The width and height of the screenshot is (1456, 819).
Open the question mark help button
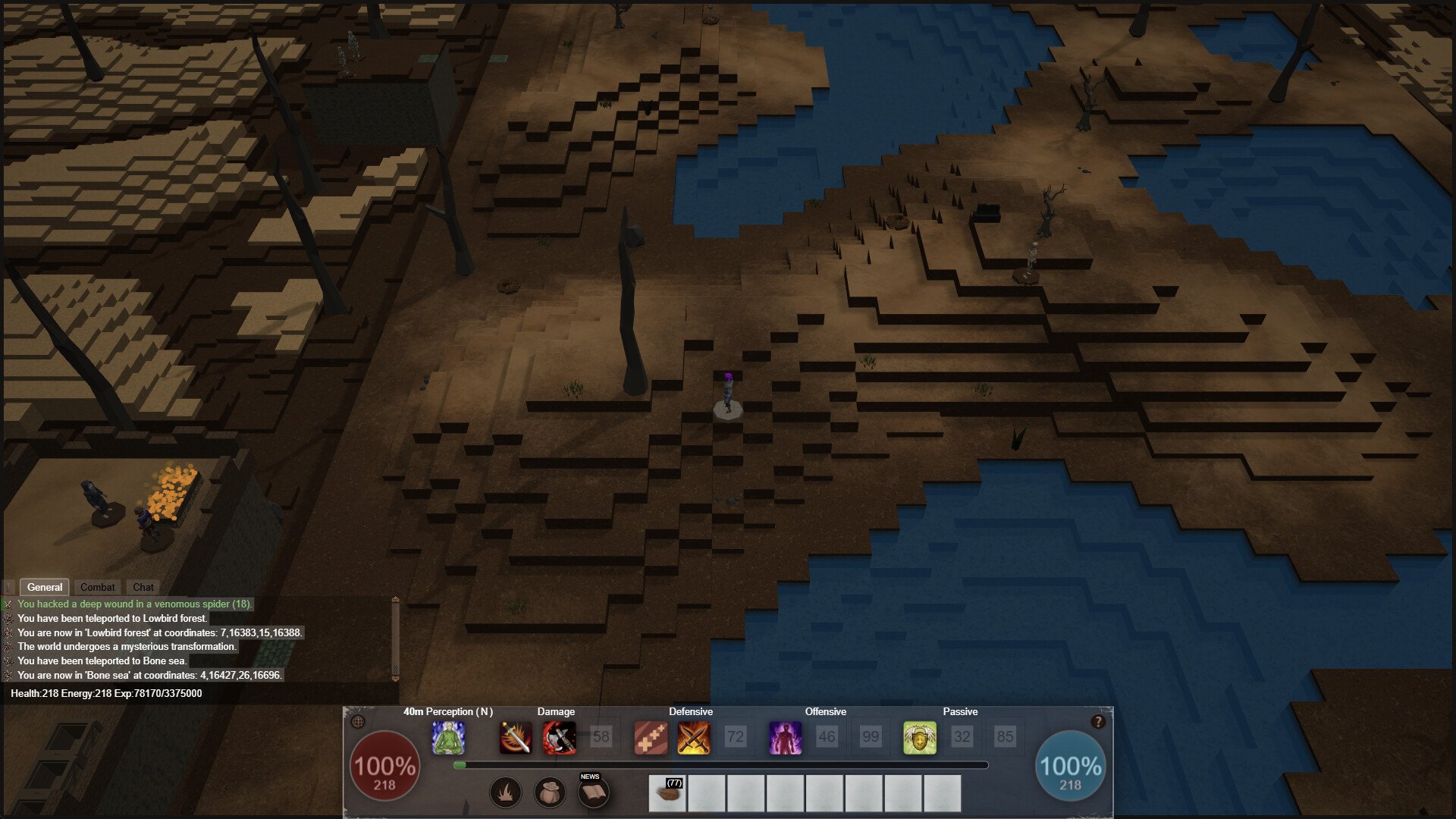1097,722
